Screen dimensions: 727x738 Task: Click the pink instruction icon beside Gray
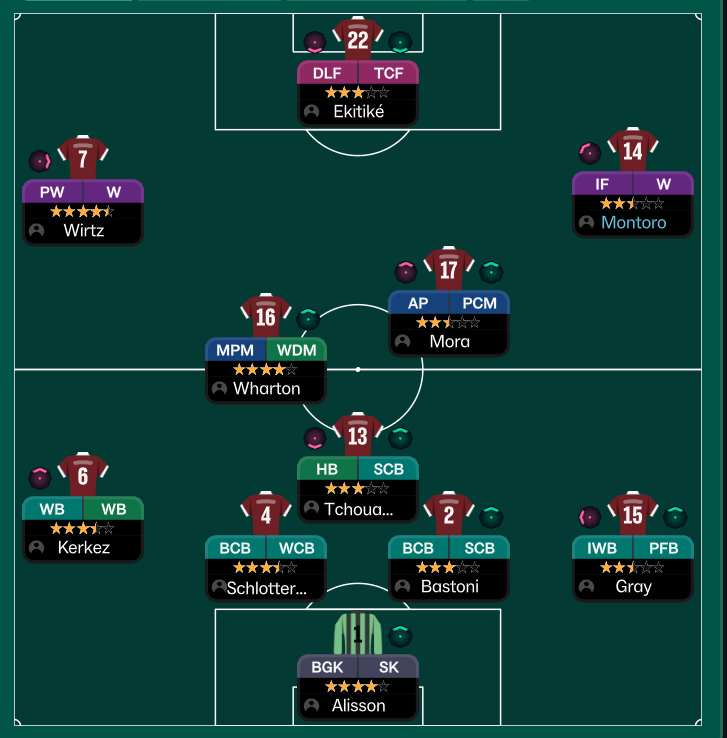590,517
